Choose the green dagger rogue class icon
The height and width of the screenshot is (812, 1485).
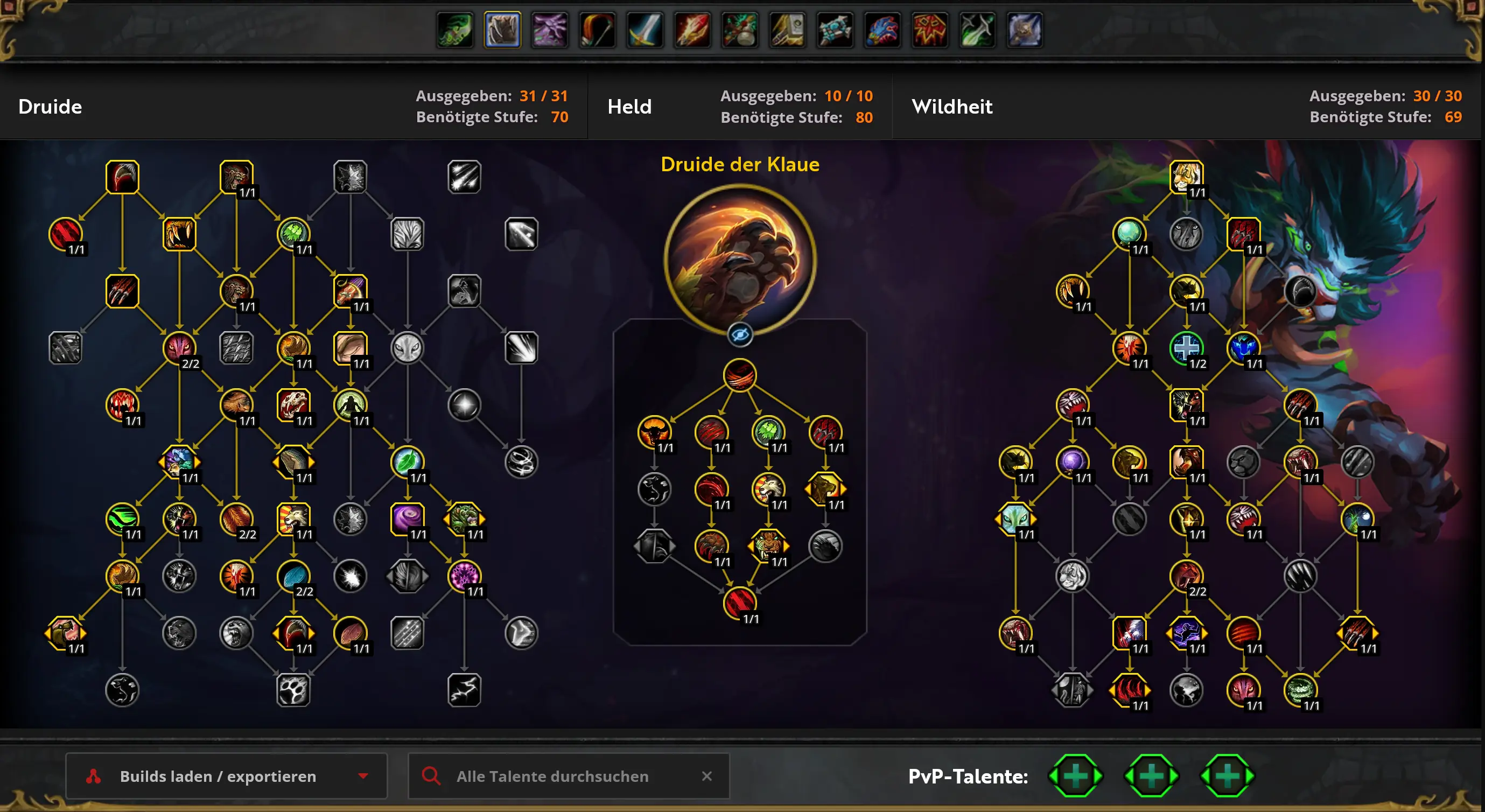click(x=977, y=30)
